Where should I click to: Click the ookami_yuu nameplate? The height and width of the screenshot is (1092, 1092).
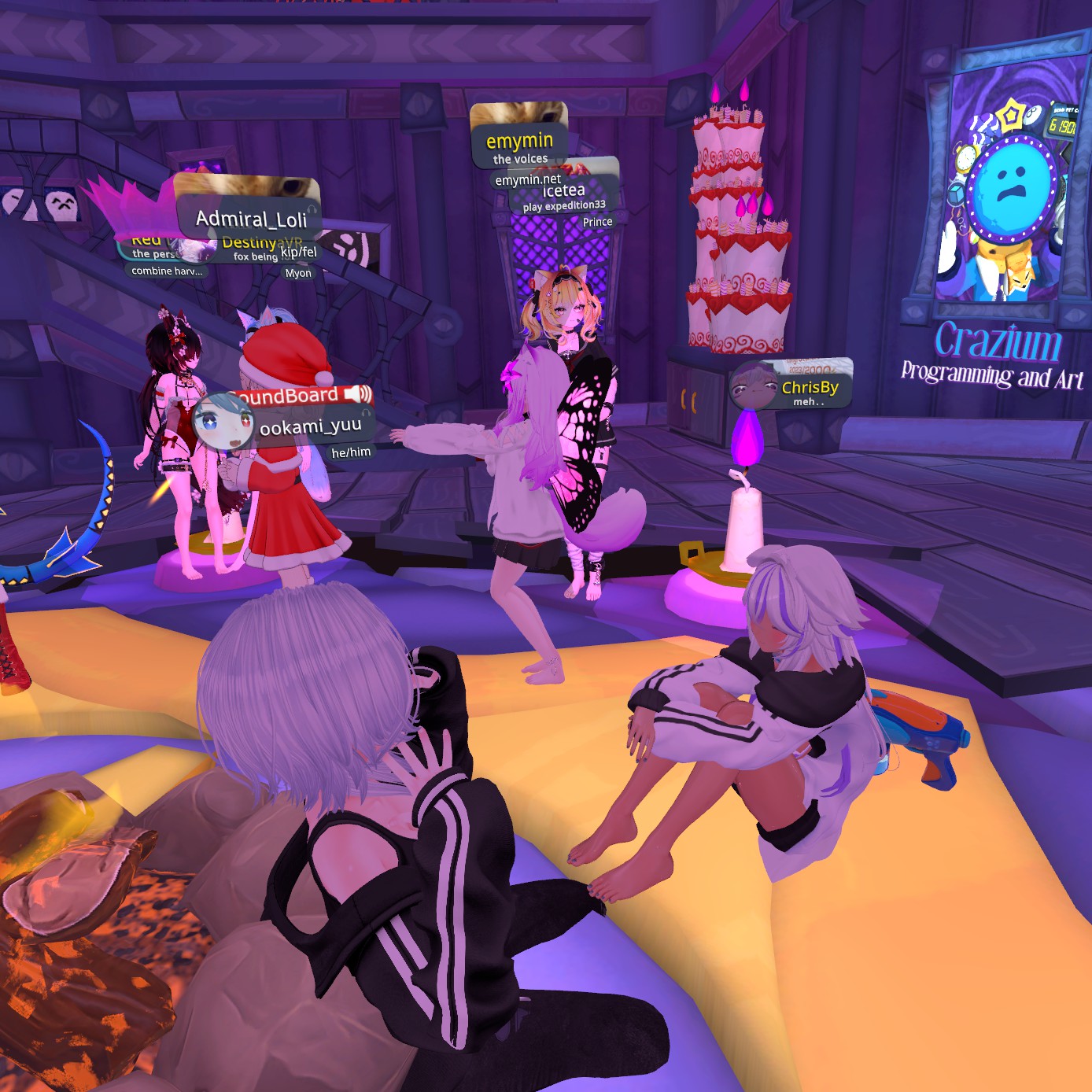(310, 426)
